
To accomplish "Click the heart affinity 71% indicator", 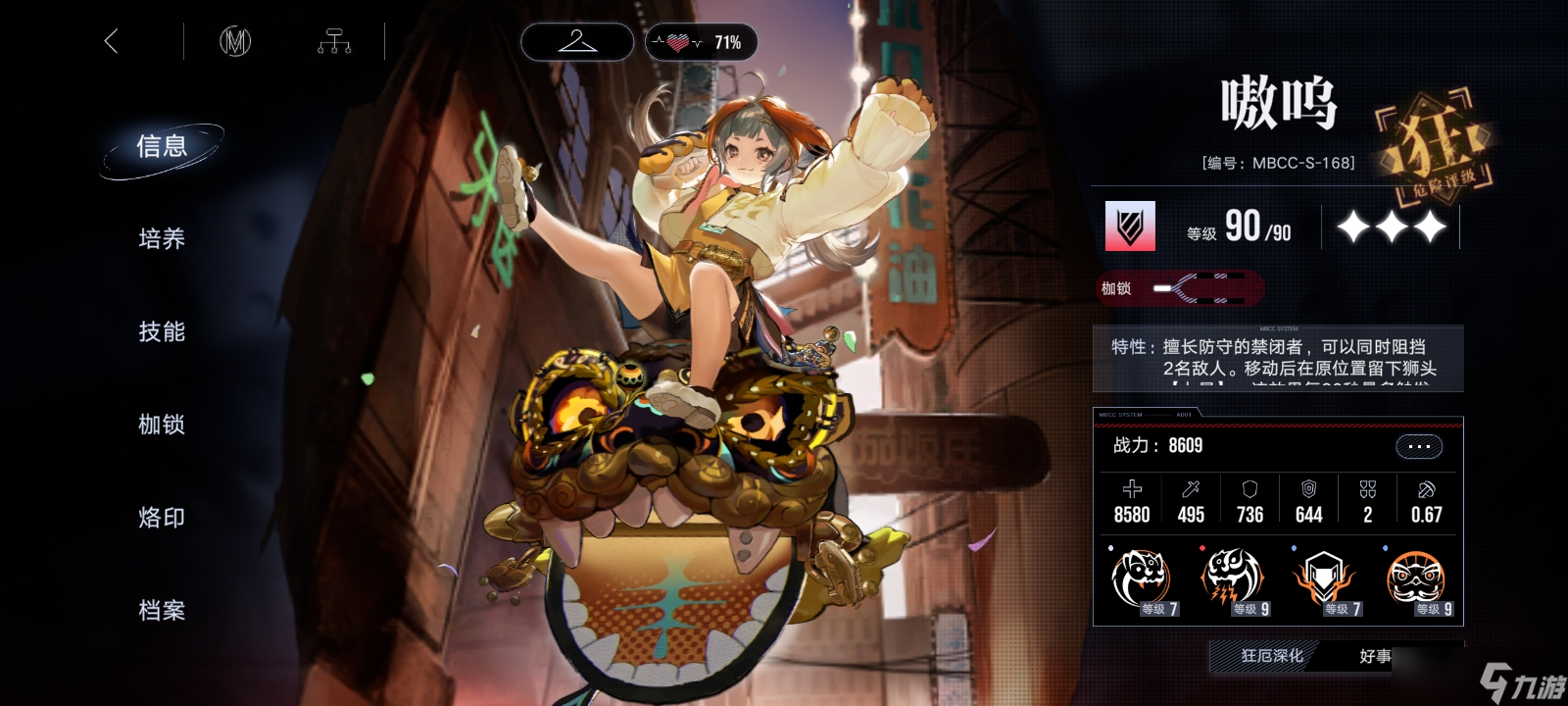I will coord(701,42).
